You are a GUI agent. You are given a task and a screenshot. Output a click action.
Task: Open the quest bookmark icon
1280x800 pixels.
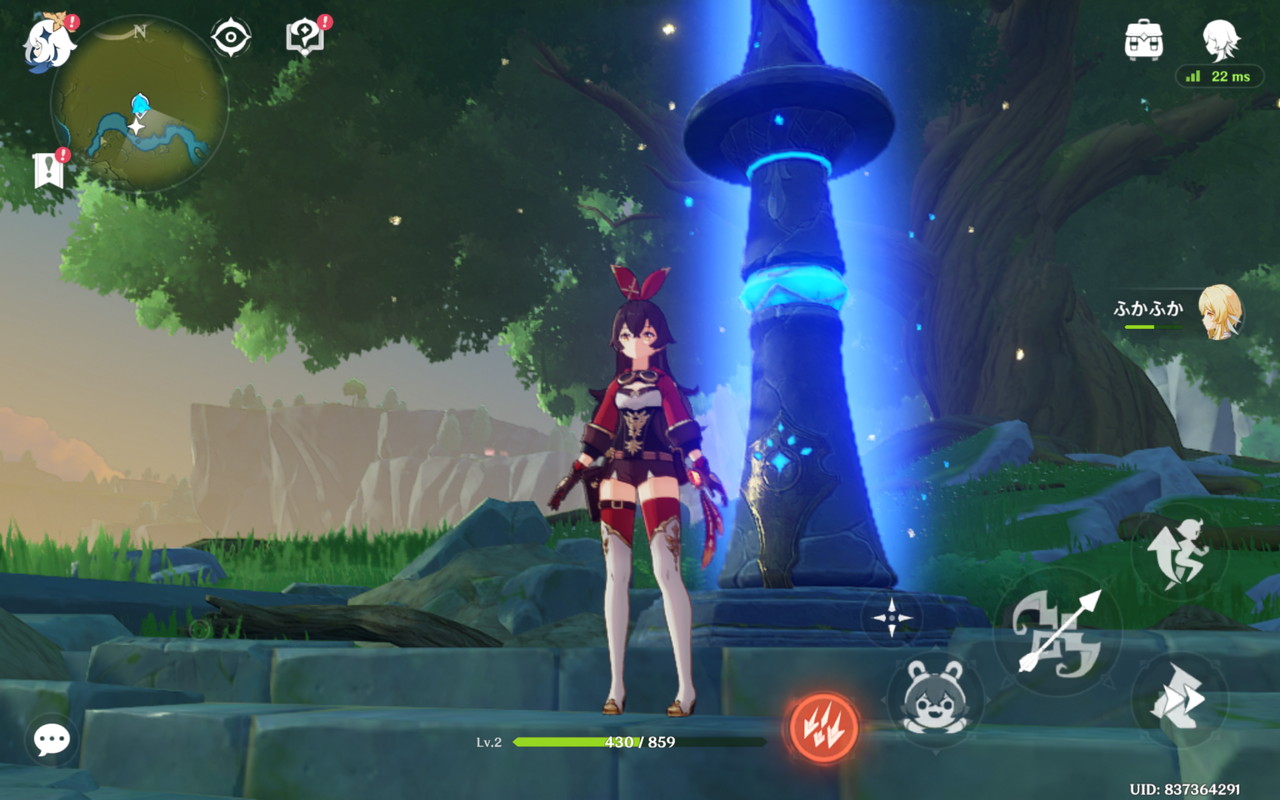(49, 171)
